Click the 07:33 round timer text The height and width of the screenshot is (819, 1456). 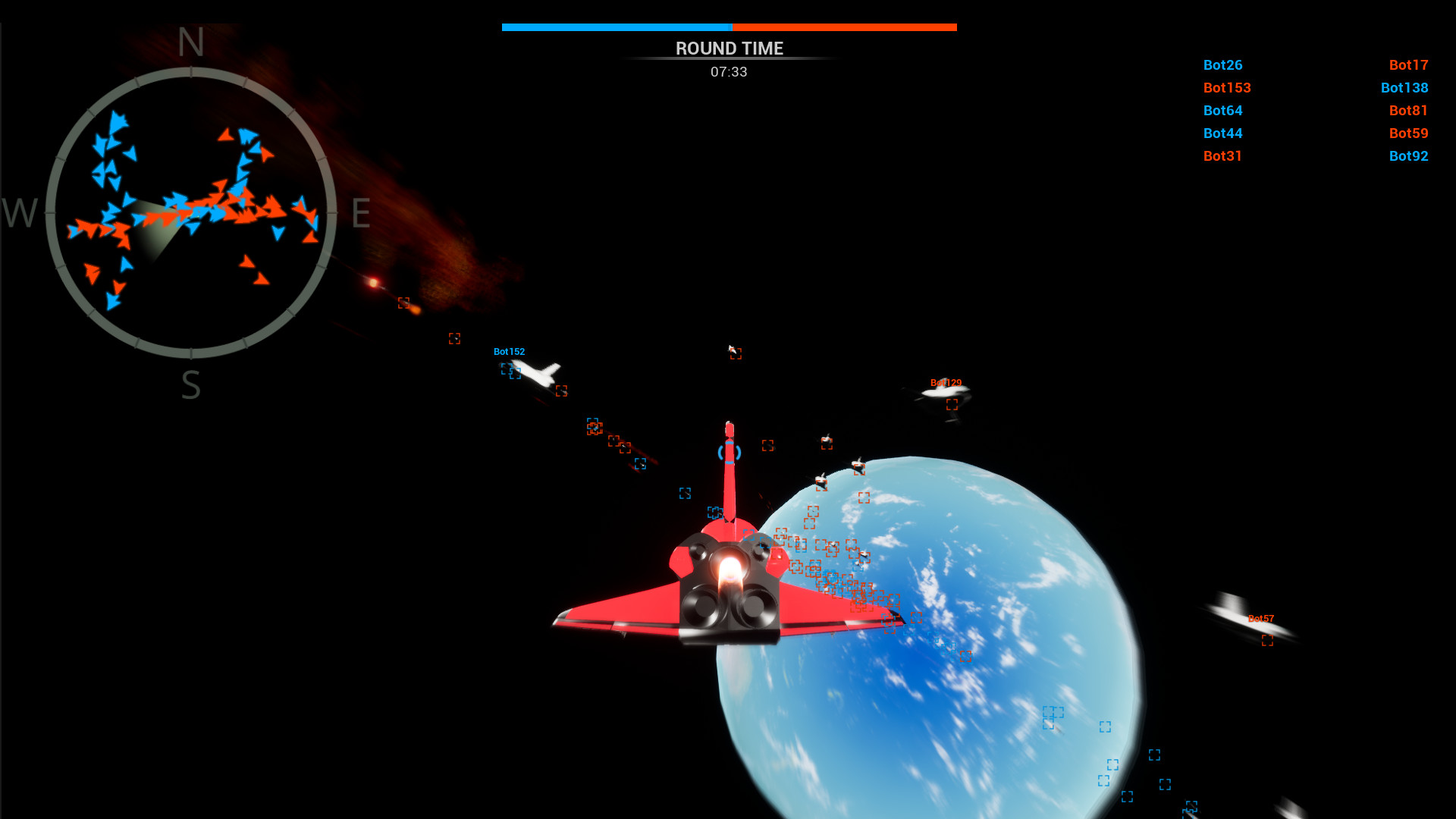[x=728, y=72]
